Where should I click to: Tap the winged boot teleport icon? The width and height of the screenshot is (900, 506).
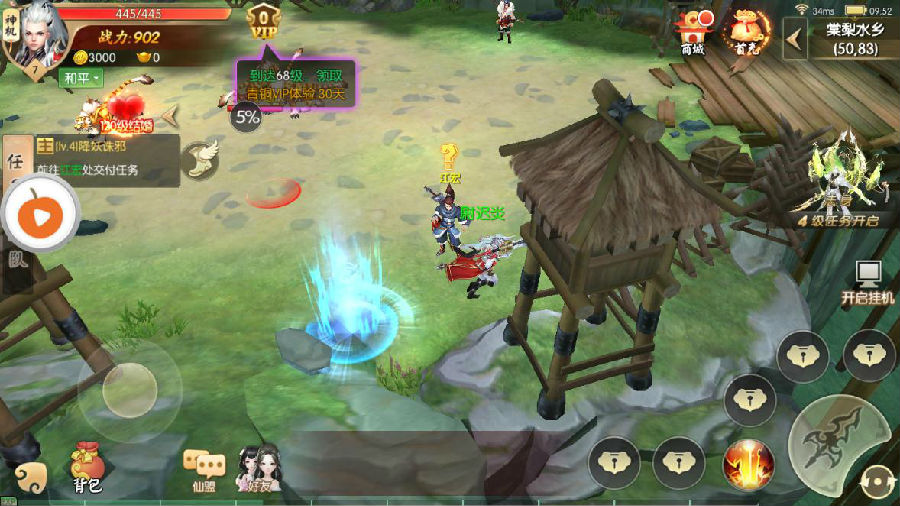click(x=202, y=158)
